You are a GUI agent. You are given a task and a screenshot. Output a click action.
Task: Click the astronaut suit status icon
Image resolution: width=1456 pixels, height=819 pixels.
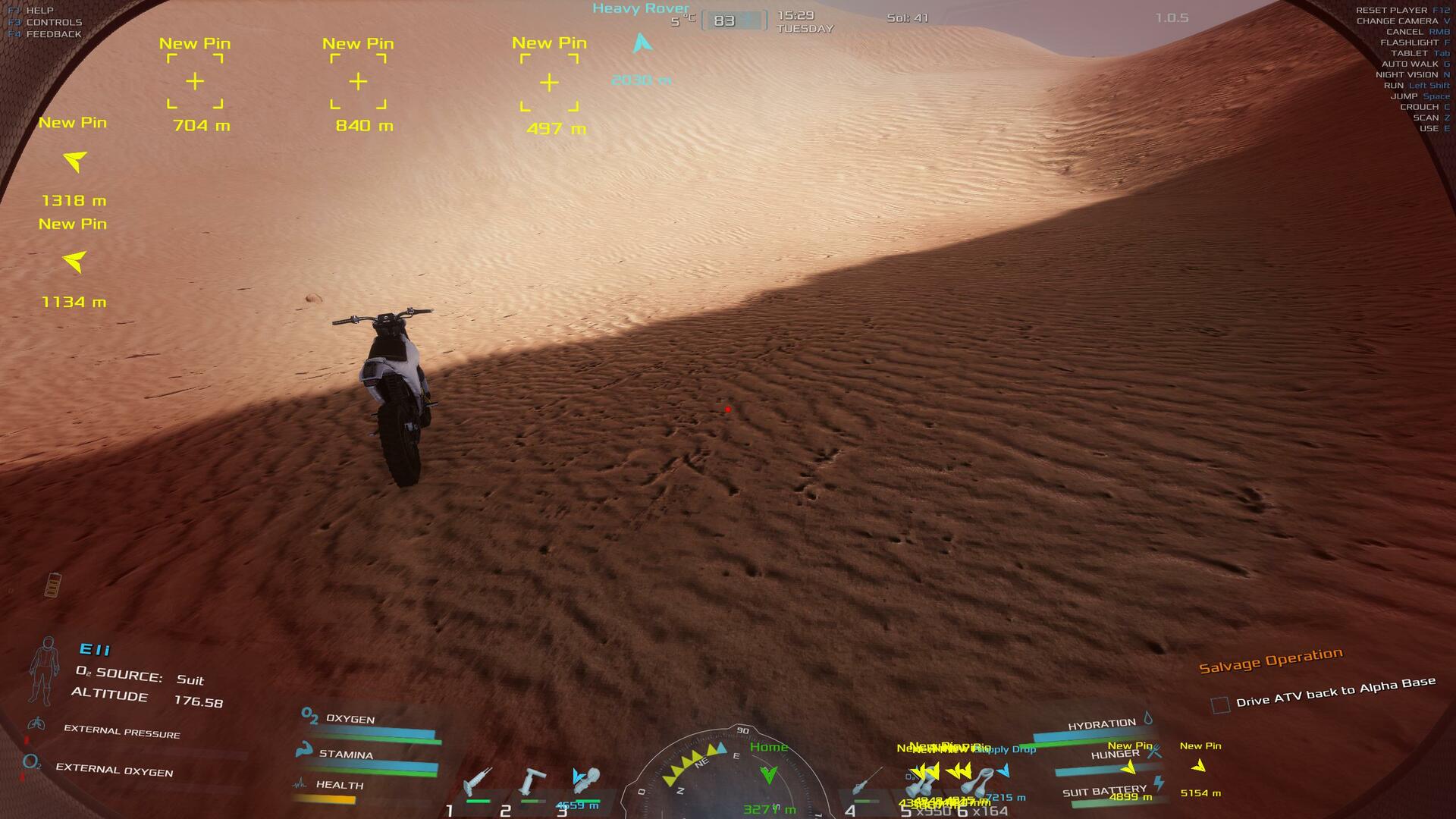pos(45,671)
